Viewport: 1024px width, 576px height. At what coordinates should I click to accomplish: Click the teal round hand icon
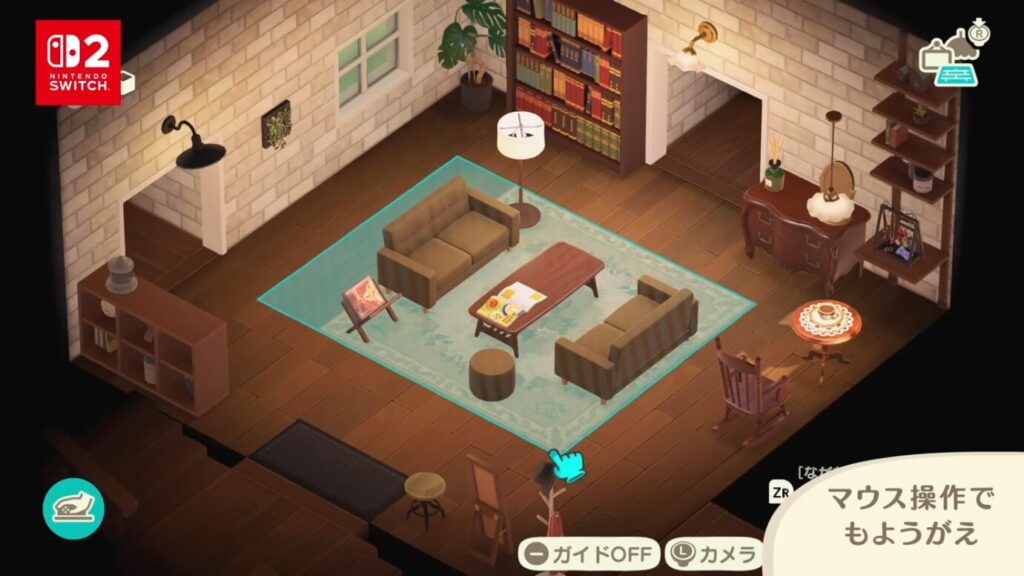[73, 507]
